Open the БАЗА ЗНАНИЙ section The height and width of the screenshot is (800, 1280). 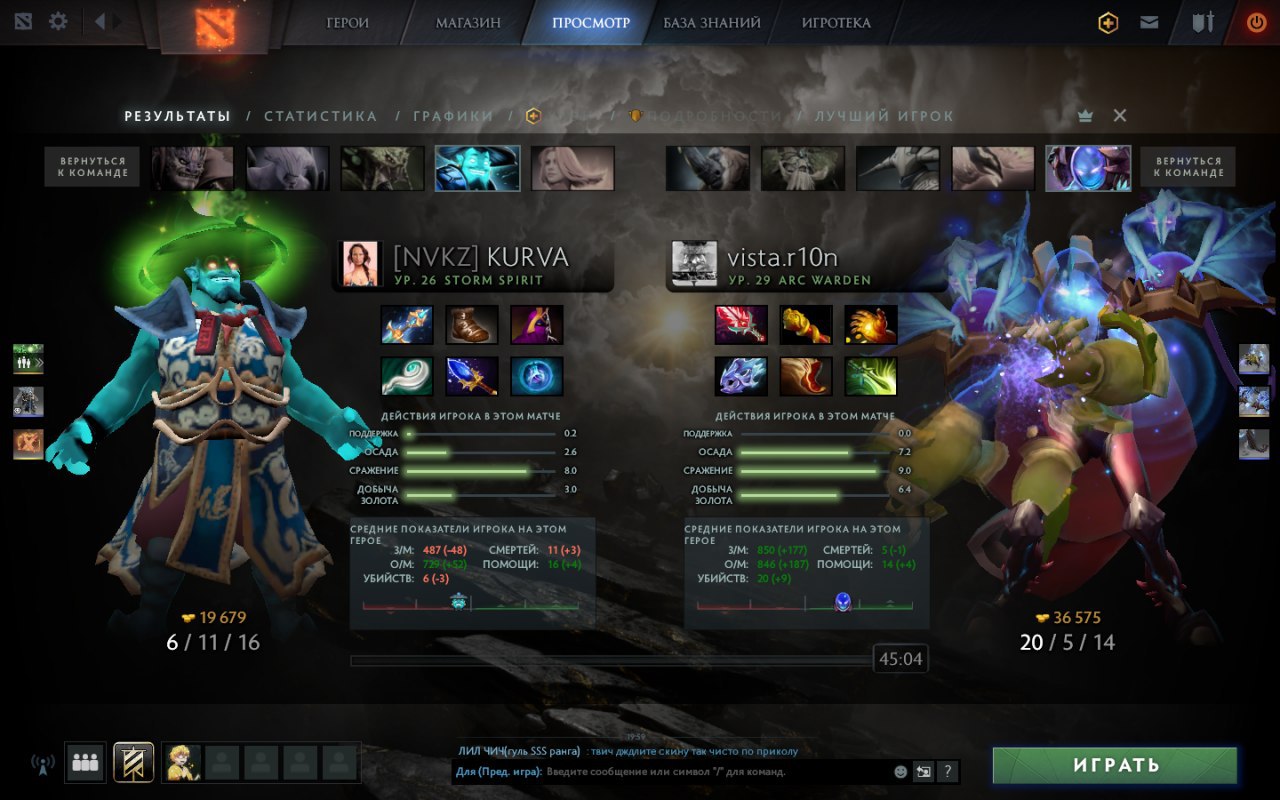(x=711, y=23)
